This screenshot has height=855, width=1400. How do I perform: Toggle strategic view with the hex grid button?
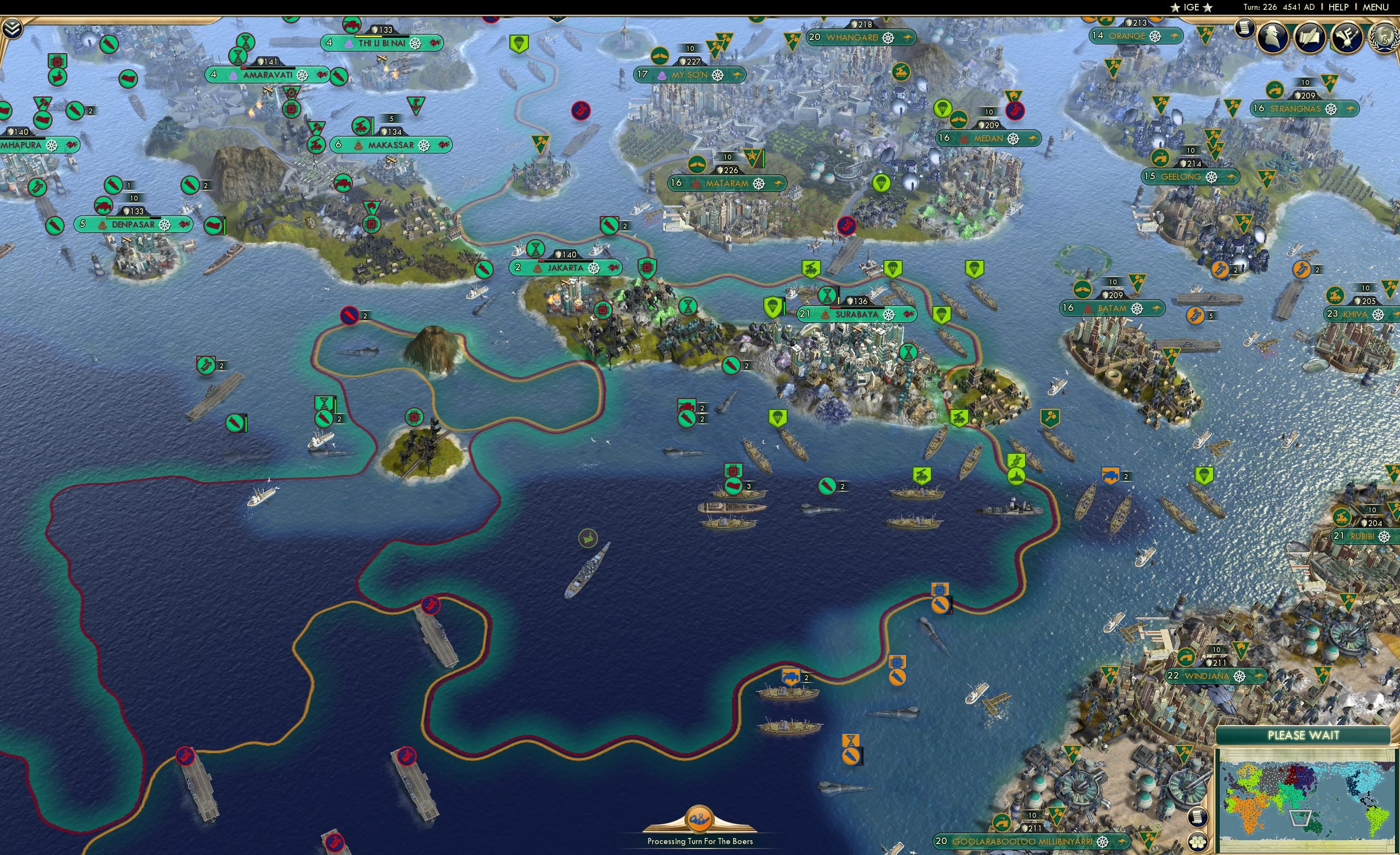1197,844
